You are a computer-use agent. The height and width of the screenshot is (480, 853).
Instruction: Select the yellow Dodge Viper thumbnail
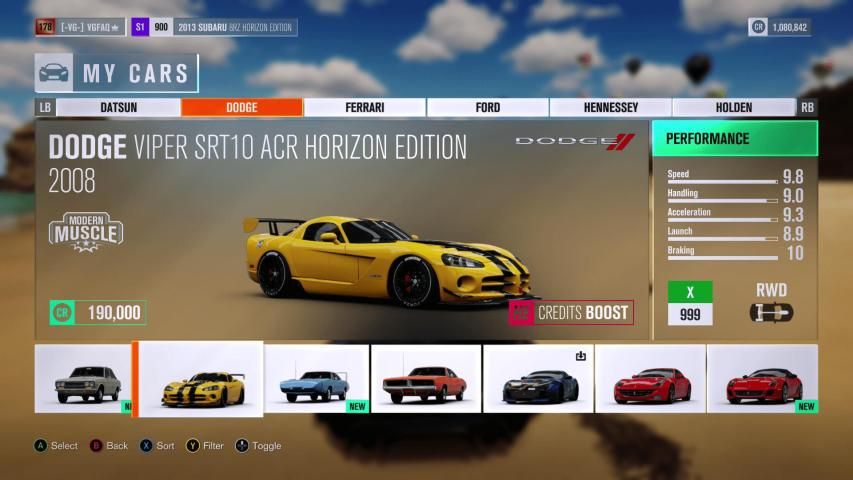[x=201, y=380]
